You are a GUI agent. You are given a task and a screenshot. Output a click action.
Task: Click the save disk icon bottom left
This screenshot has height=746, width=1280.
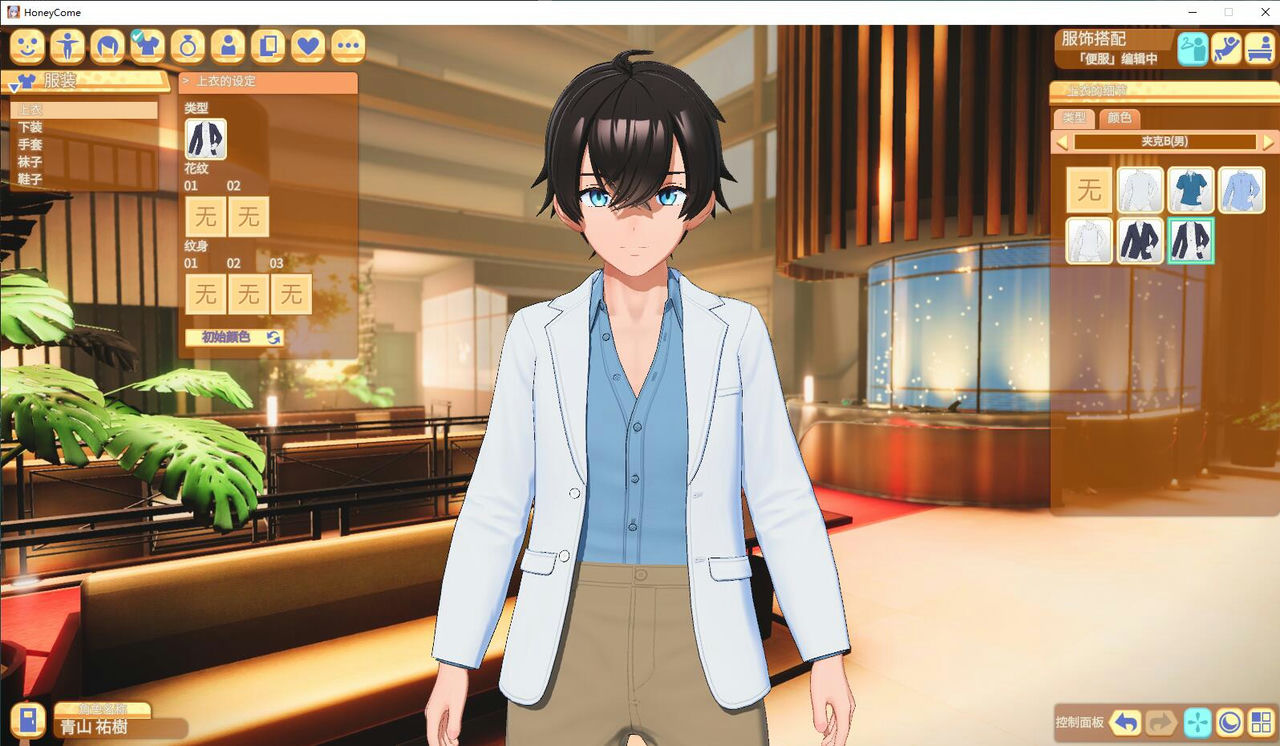pyautogui.click(x=26, y=722)
